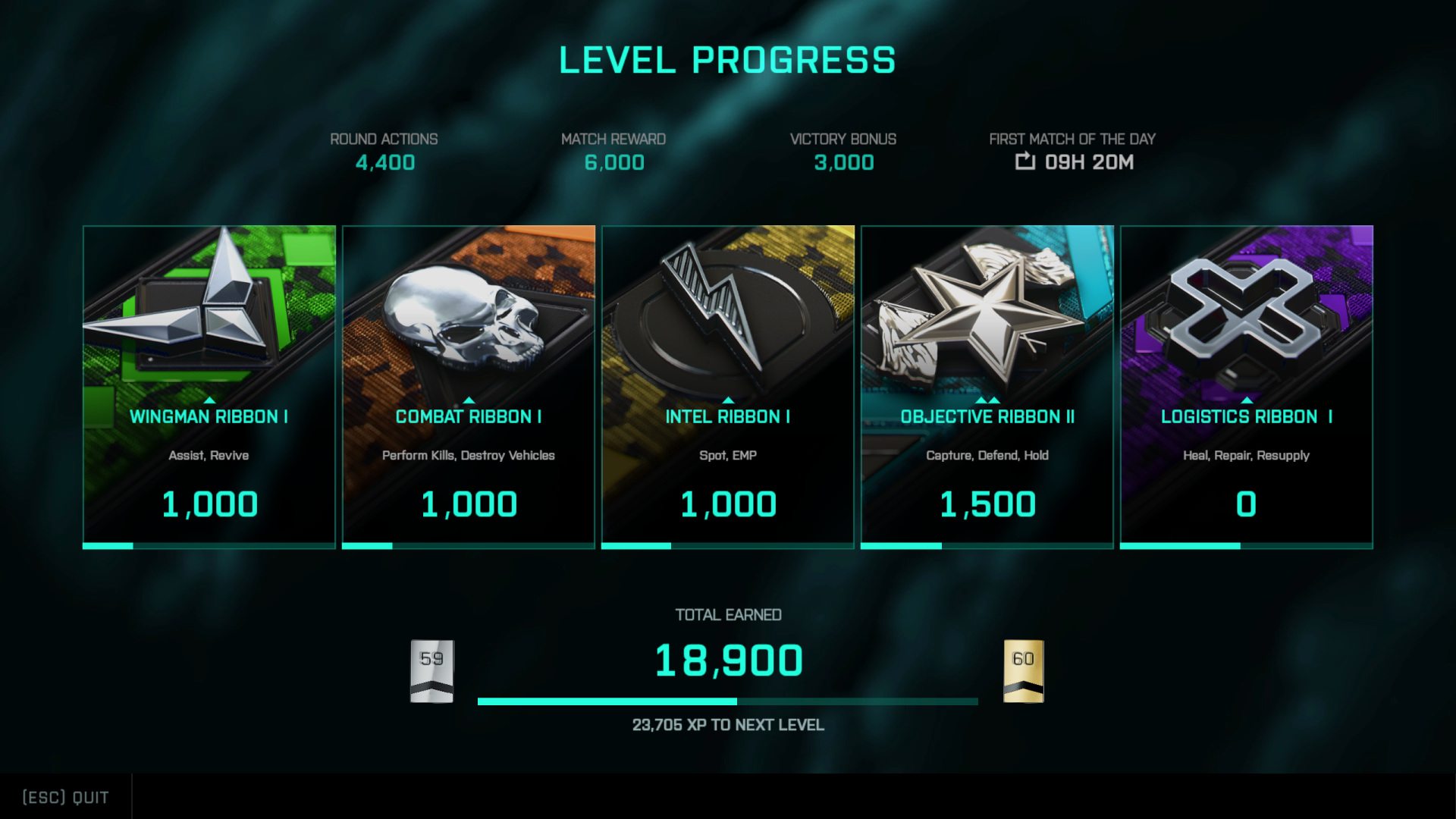Click the level 59 rank badge

(431, 671)
